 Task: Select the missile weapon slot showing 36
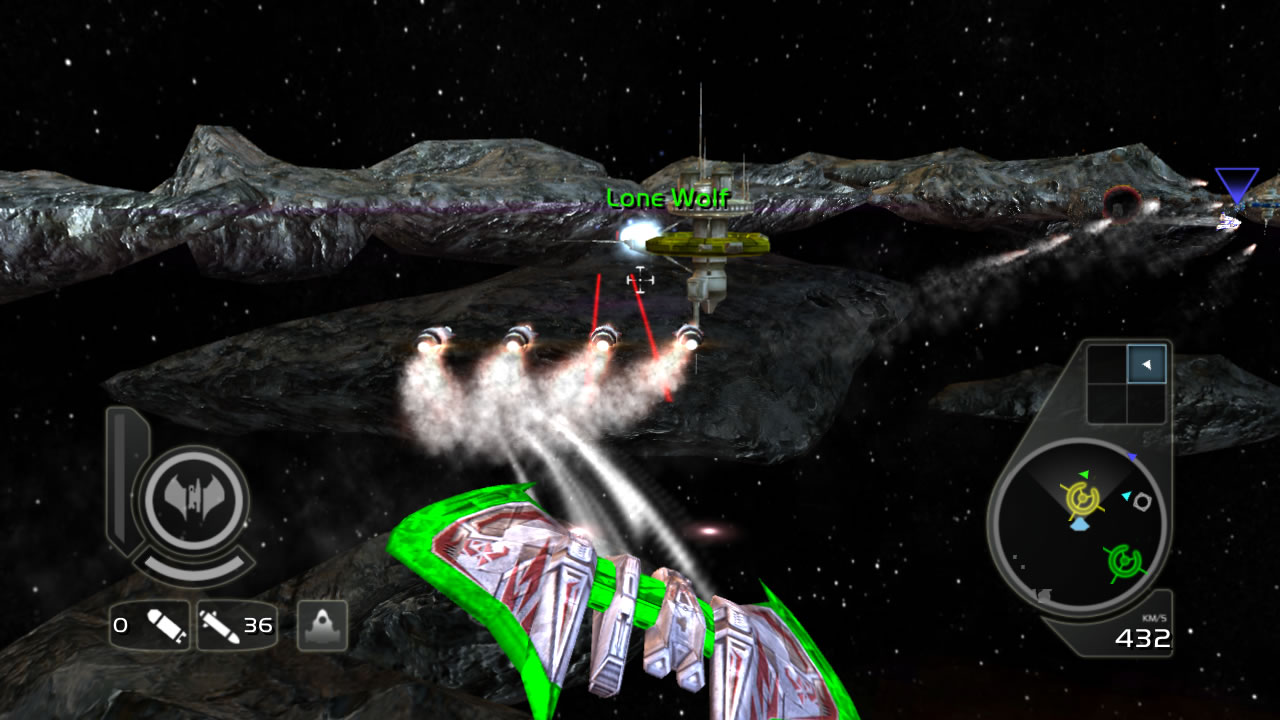236,626
